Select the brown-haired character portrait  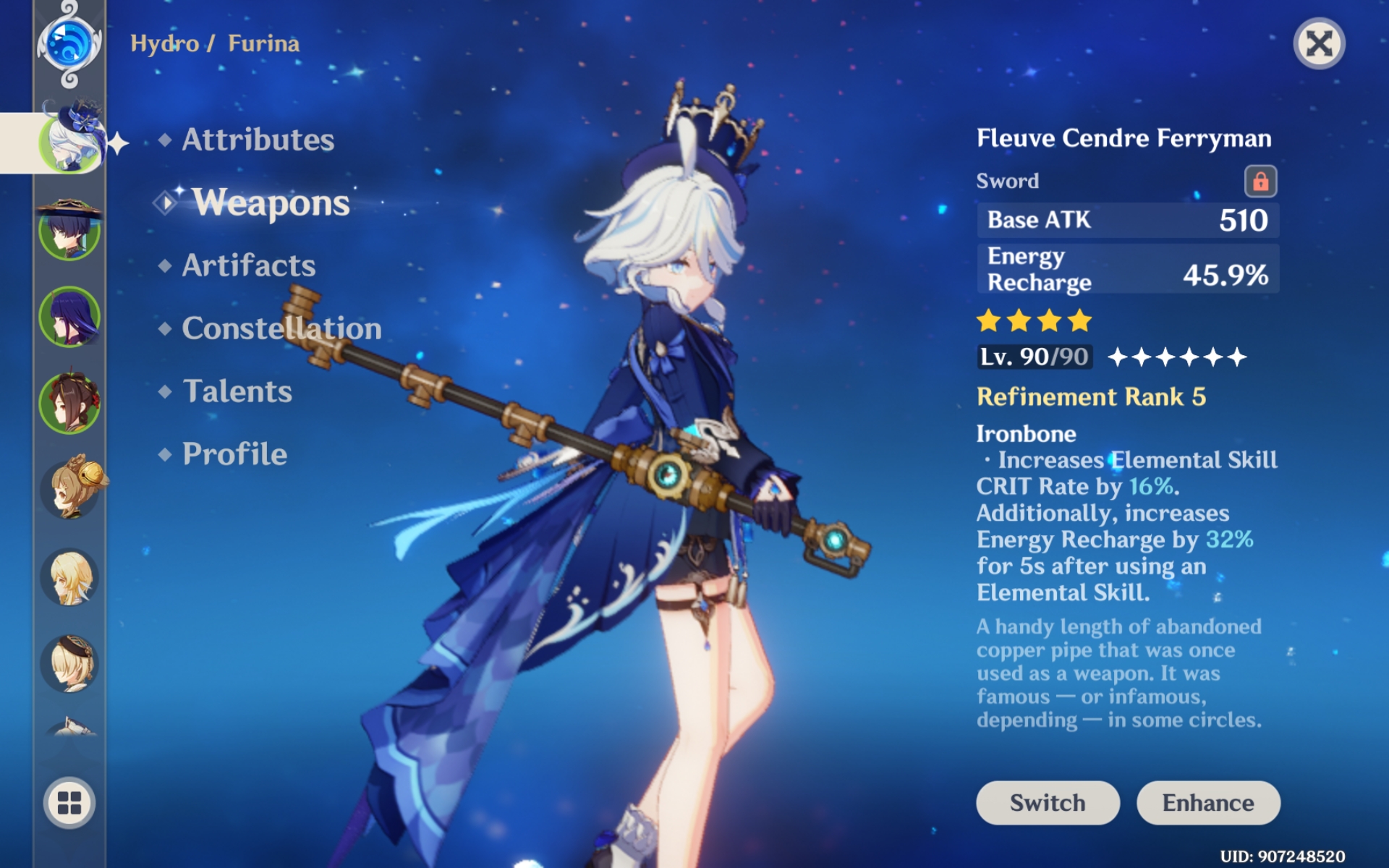coord(69,401)
